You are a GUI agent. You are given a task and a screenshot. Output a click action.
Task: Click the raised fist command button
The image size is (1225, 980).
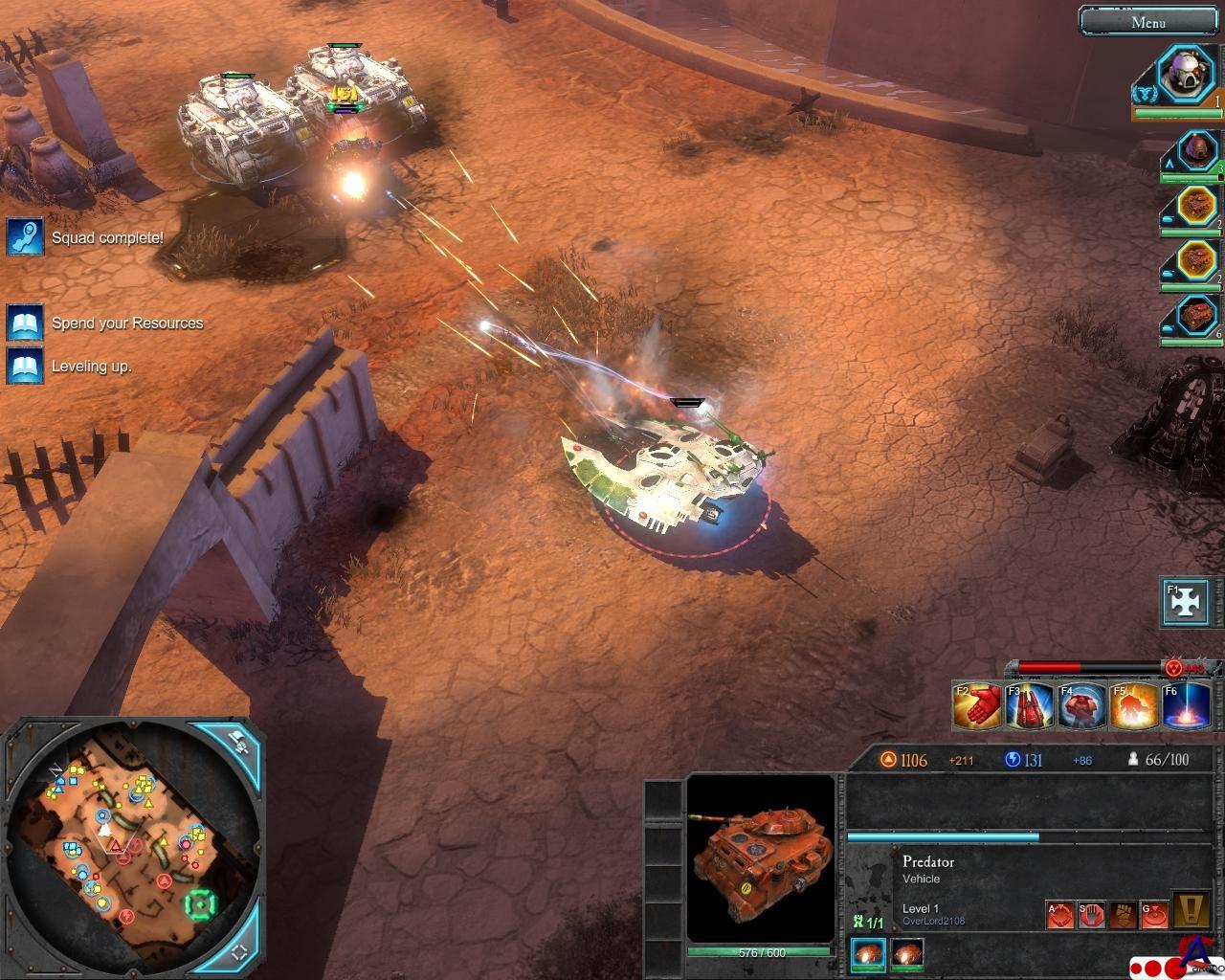pos(1124,915)
